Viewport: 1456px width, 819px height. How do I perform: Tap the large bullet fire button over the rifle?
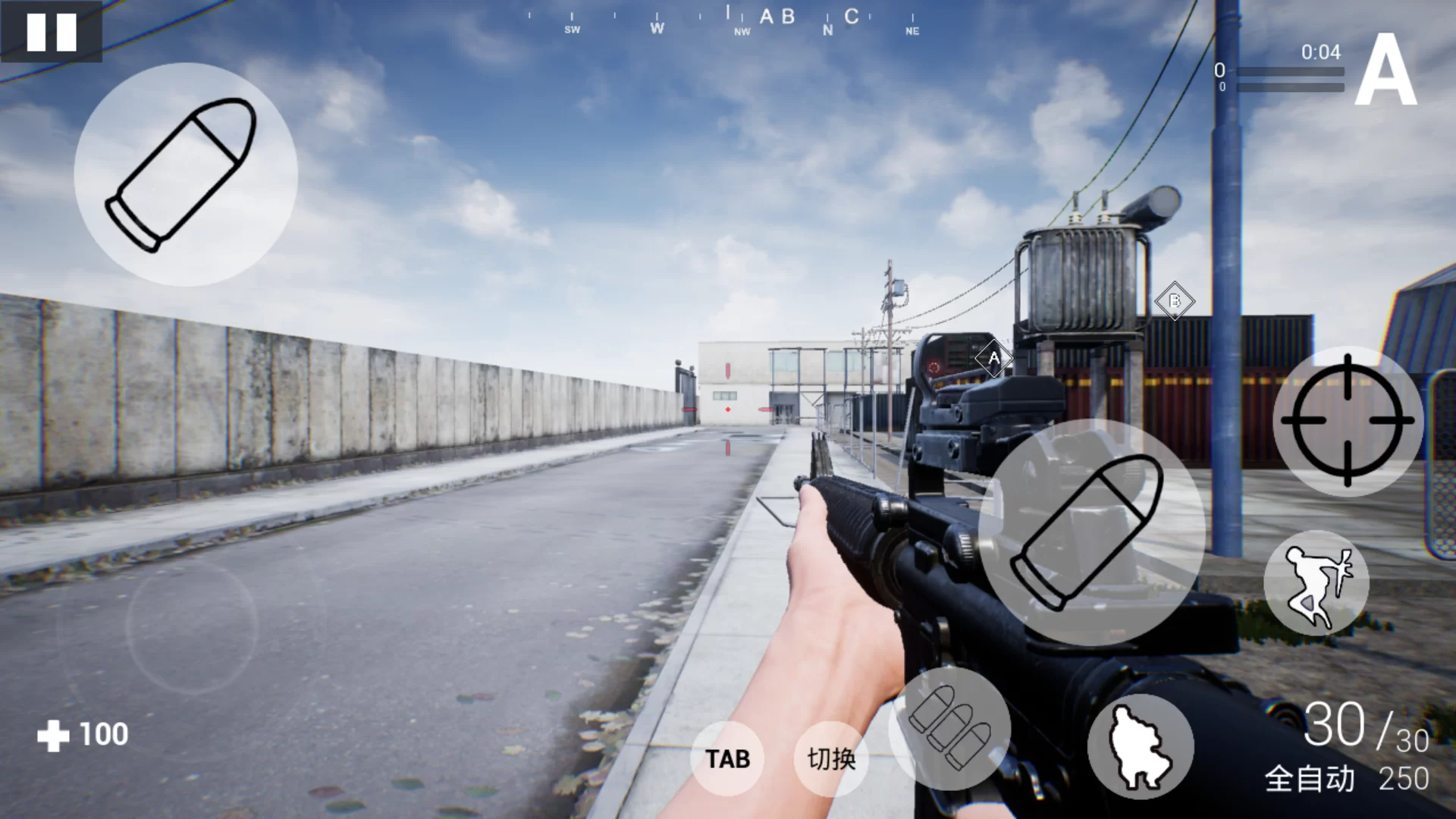[1091, 532]
